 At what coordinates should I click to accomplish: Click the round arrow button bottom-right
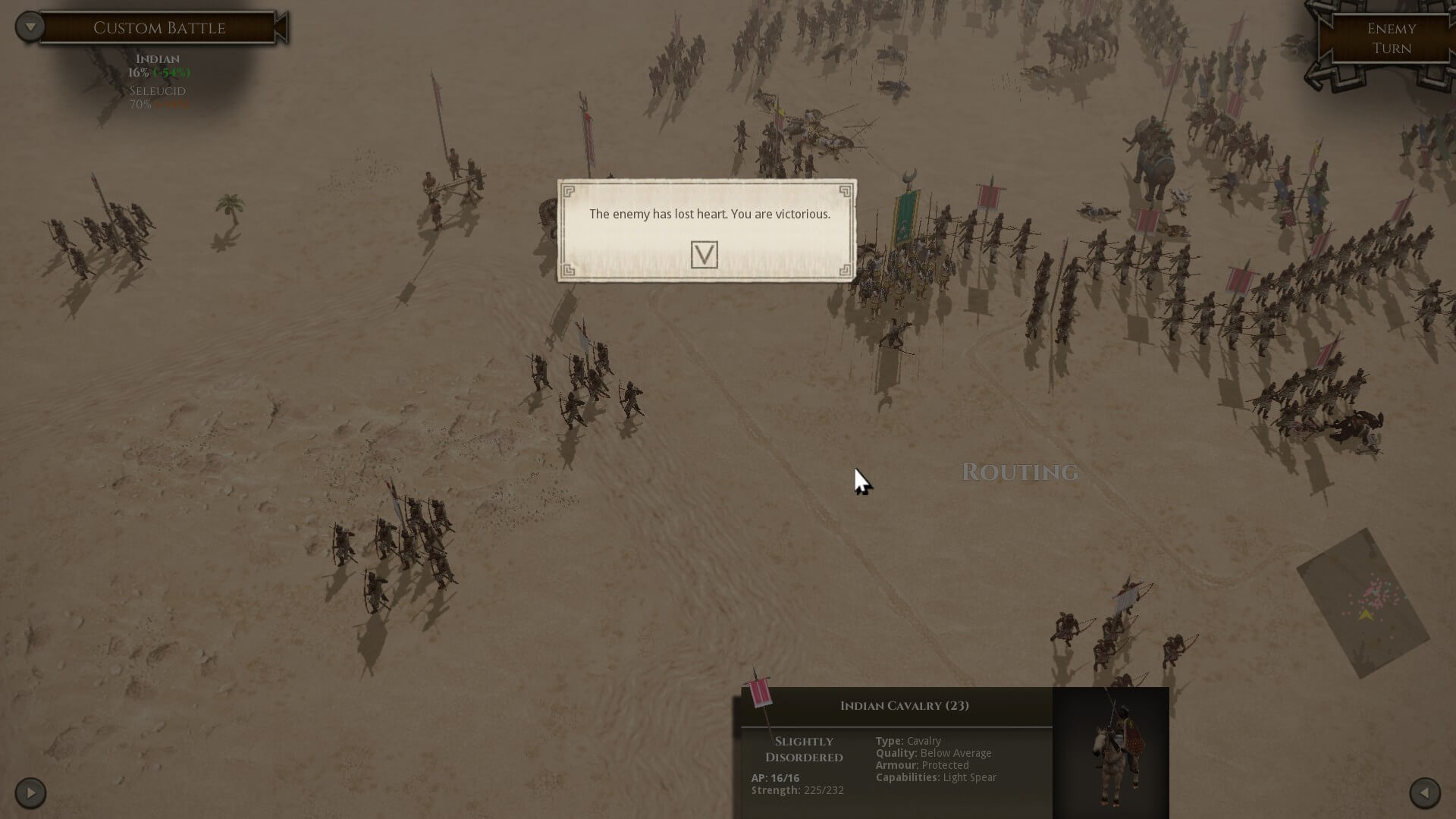click(1424, 793)
